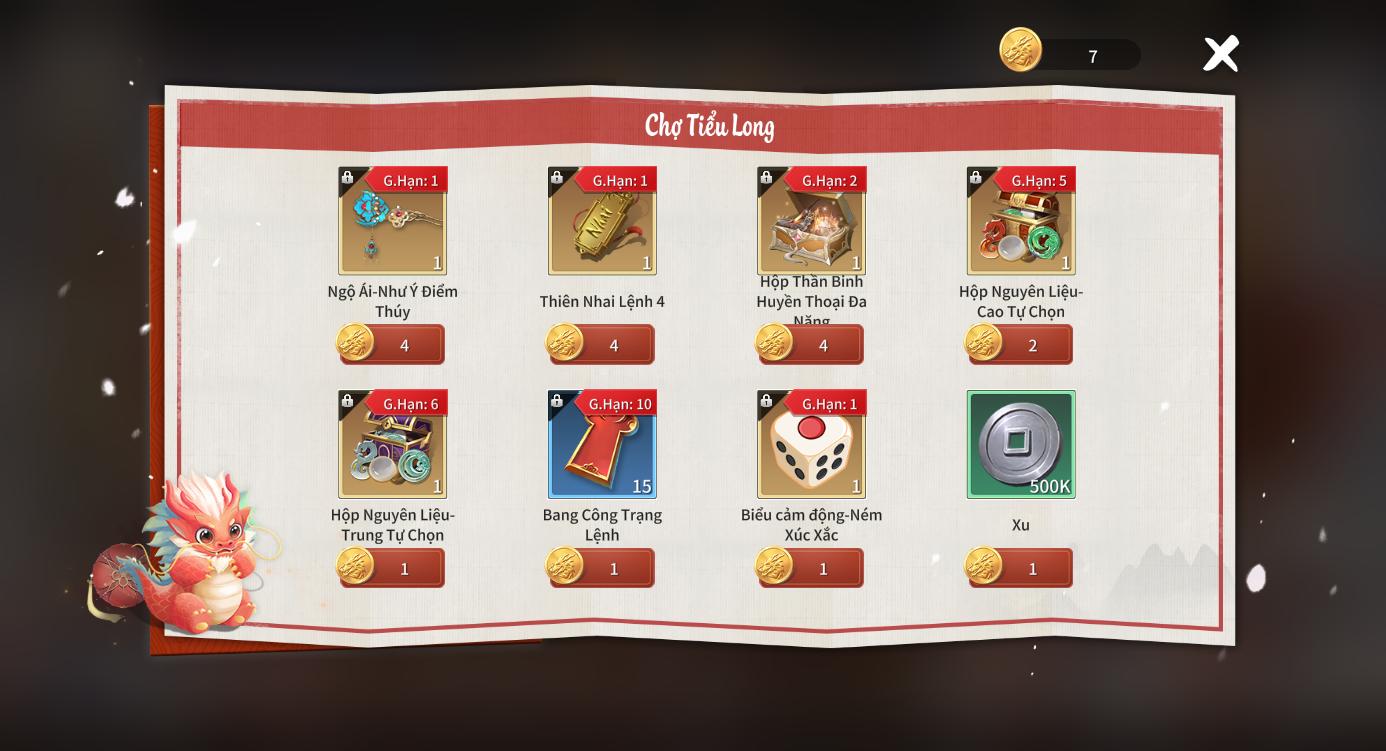The width and height of the screenshot is (1386, 751).
Task: Select Hộp Nguyên Liệu-Trung Tự Chọn chest
Action: tap(392, 445)
